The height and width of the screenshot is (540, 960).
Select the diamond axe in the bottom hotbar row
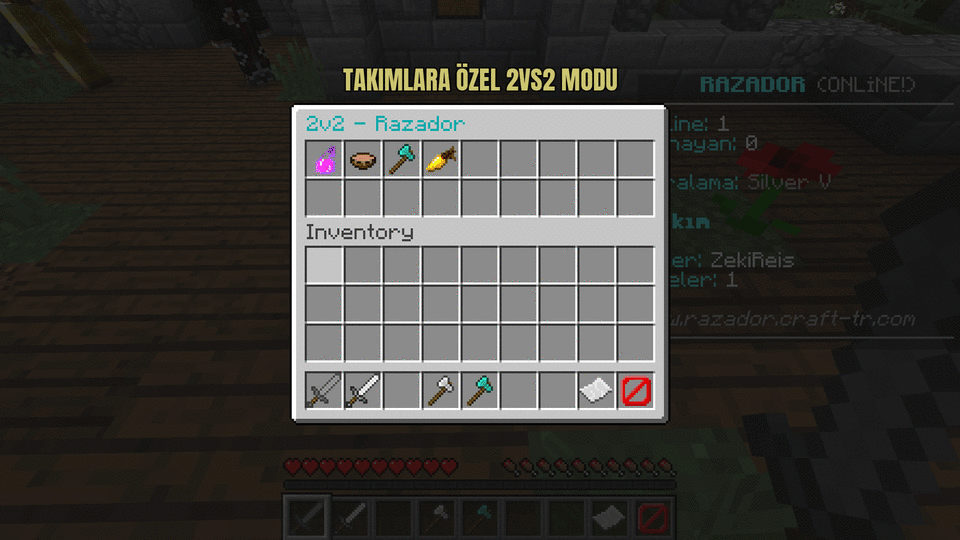[x=480, y=390]
